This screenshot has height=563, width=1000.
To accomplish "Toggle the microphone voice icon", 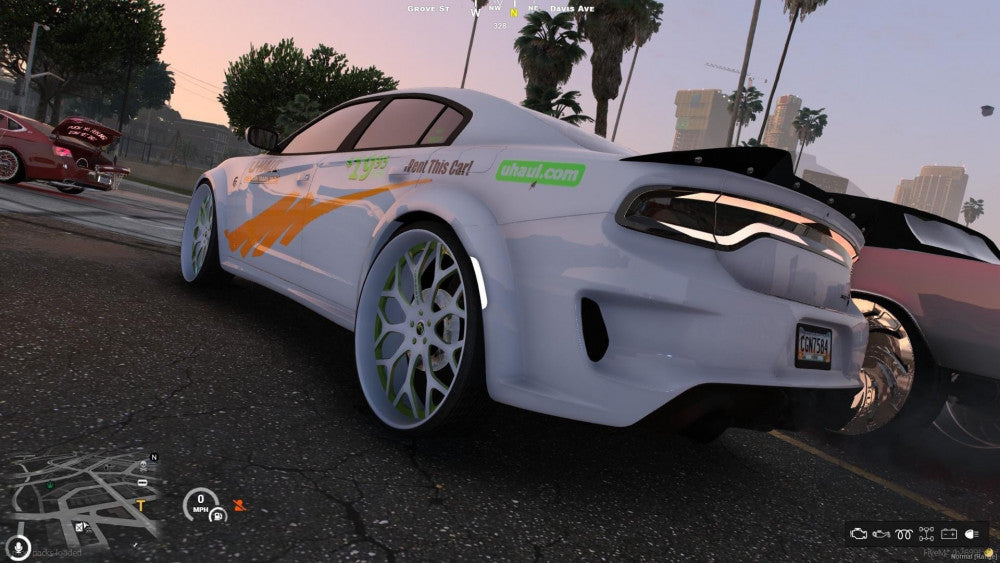I will click(17, 547).
